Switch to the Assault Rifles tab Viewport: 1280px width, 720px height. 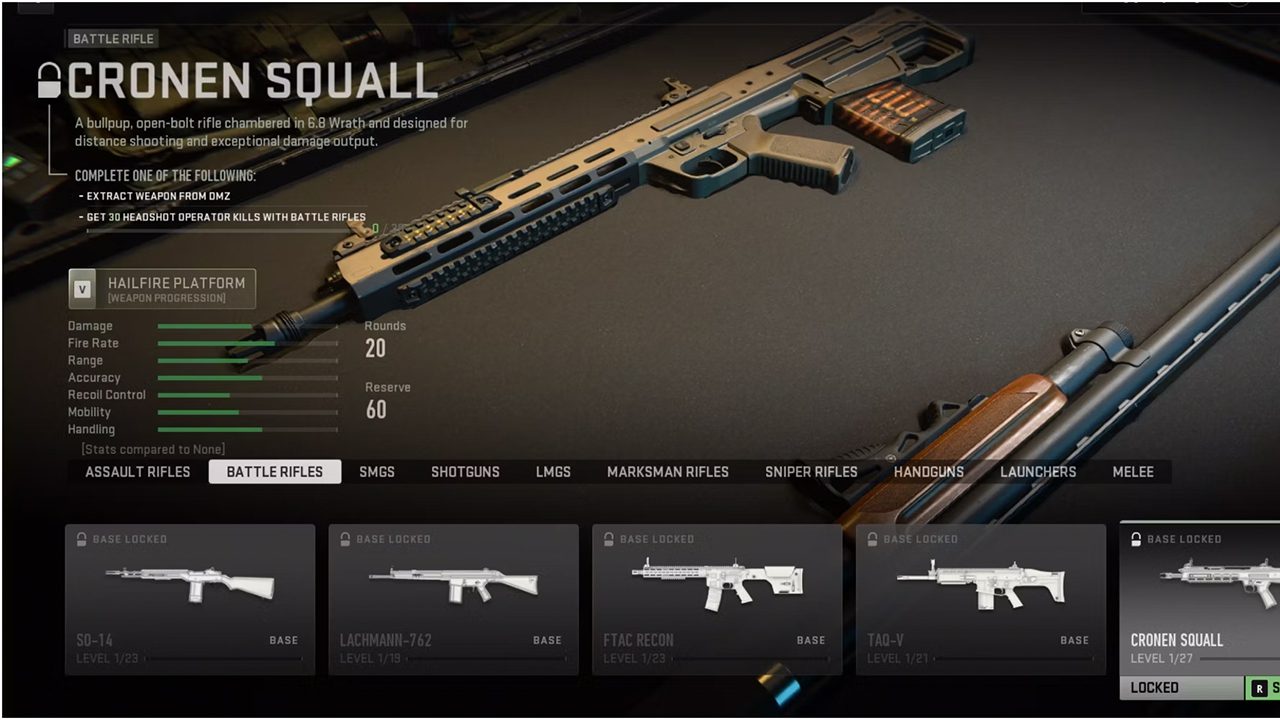pyautogui.click(x=138, y=472)
